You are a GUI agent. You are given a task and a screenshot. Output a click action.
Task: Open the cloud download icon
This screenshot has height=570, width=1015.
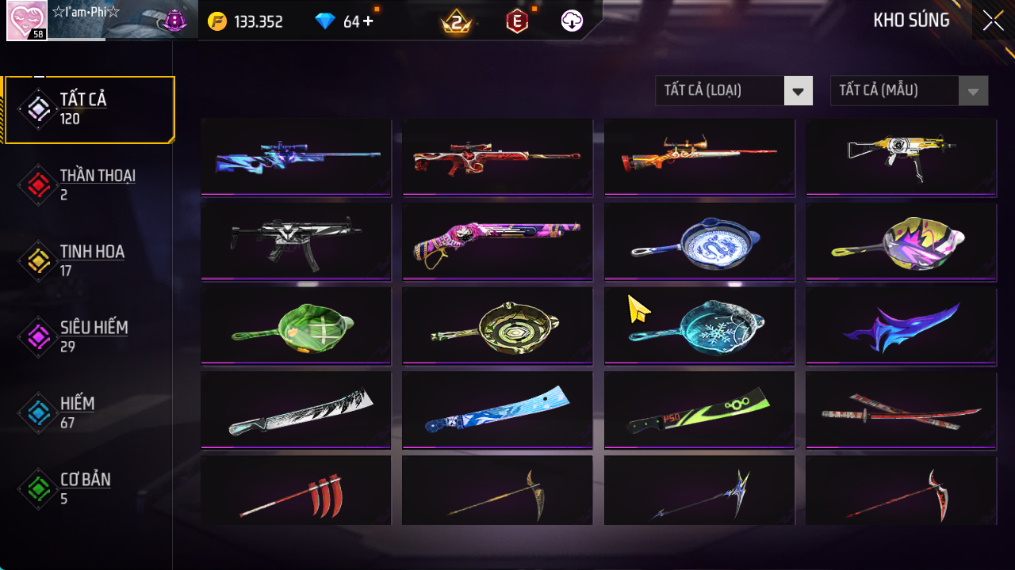(x=572, y=21)
